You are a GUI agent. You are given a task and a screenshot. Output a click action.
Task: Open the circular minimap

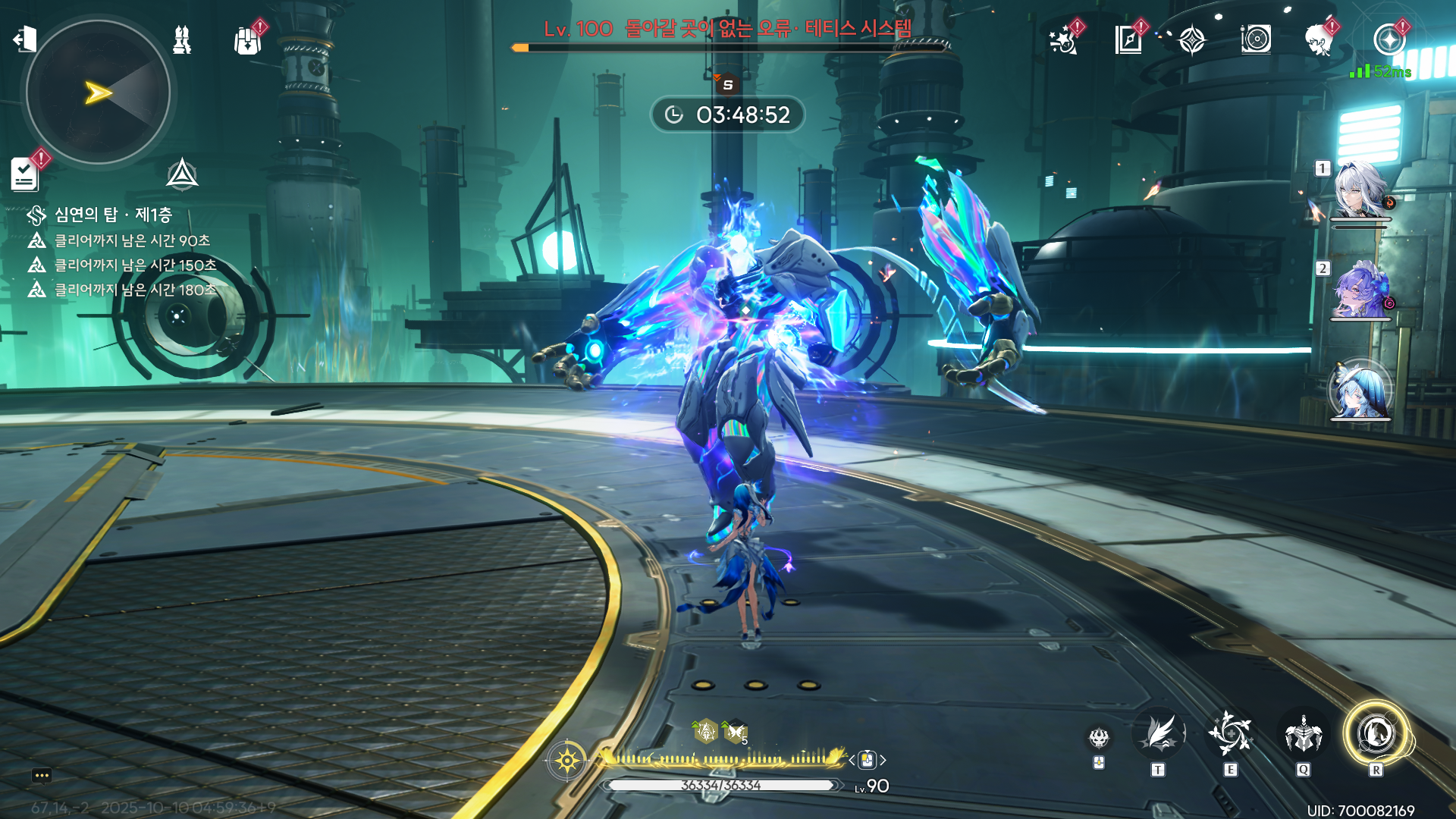(98, 93)
